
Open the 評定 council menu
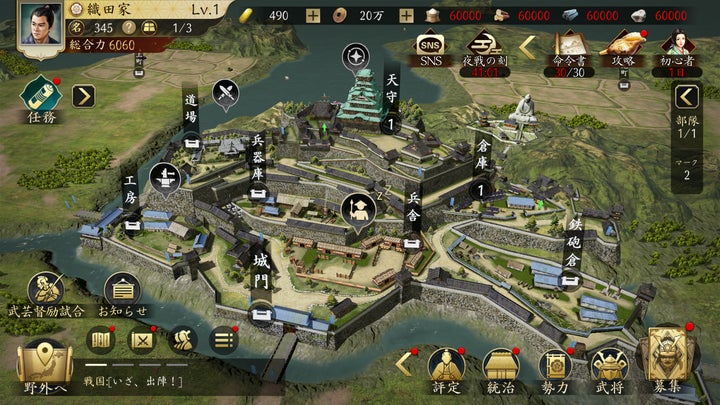click(x=445, y=368)
